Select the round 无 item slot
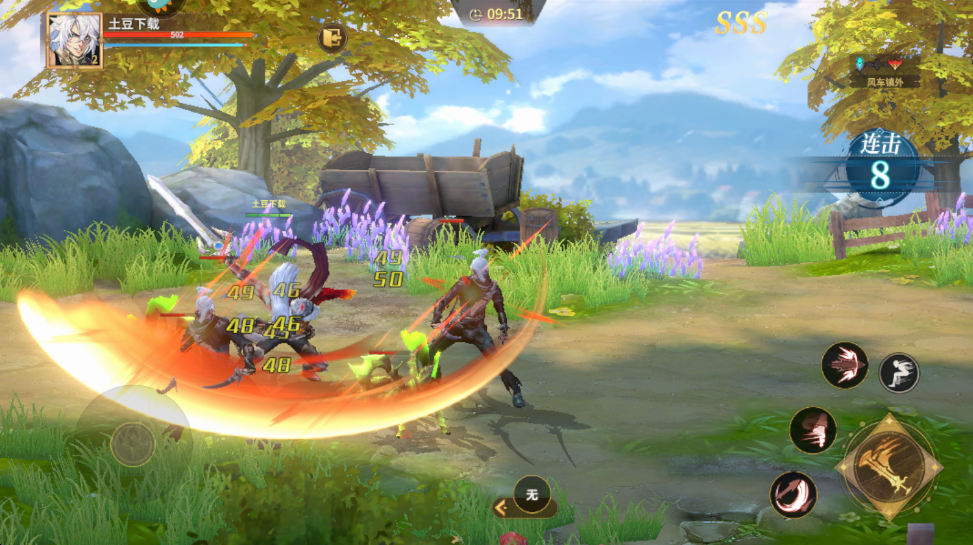The image size is (973, 545). coord(532,494)
